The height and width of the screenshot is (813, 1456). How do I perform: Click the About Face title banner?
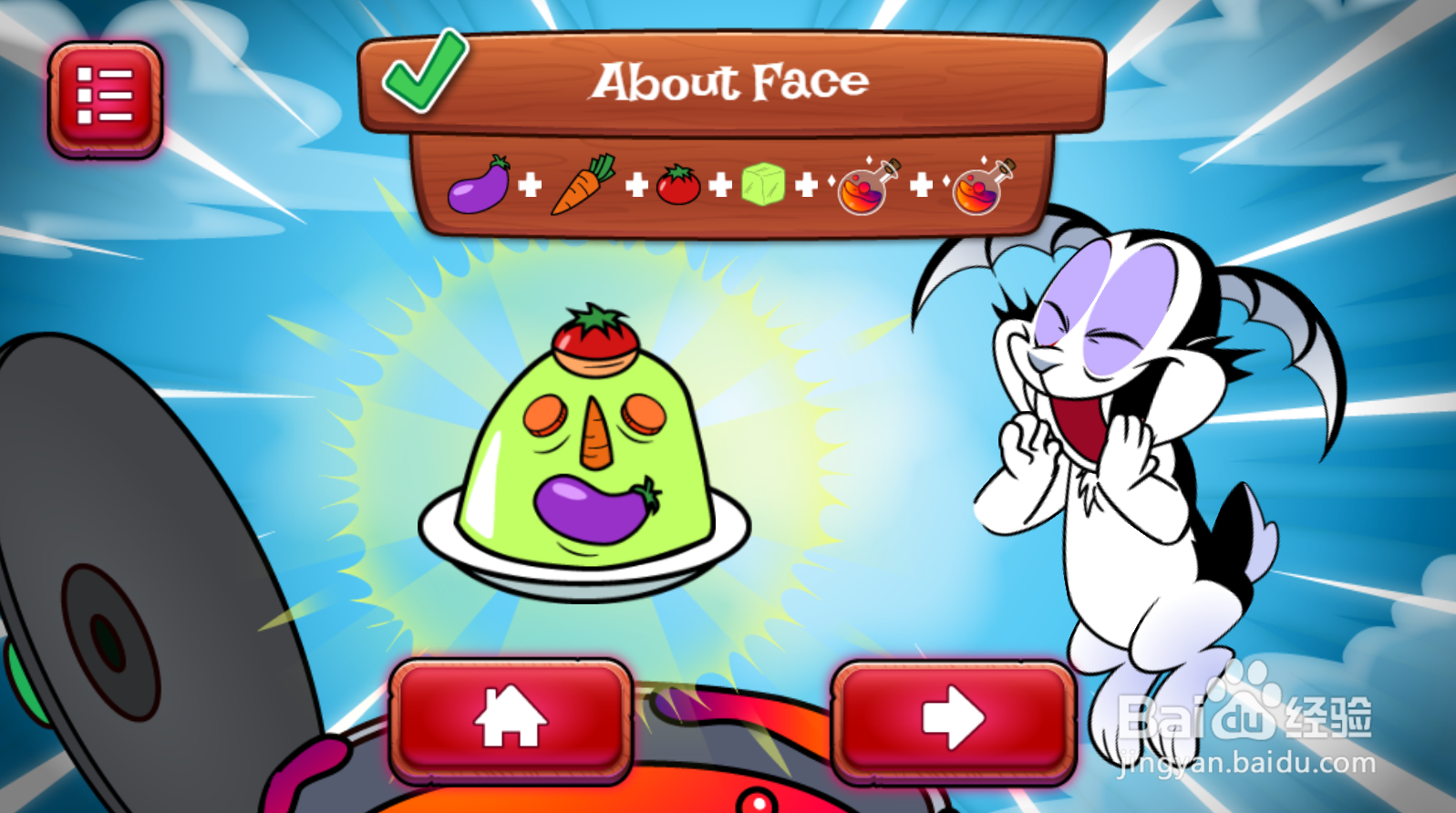tap(729, 80)
